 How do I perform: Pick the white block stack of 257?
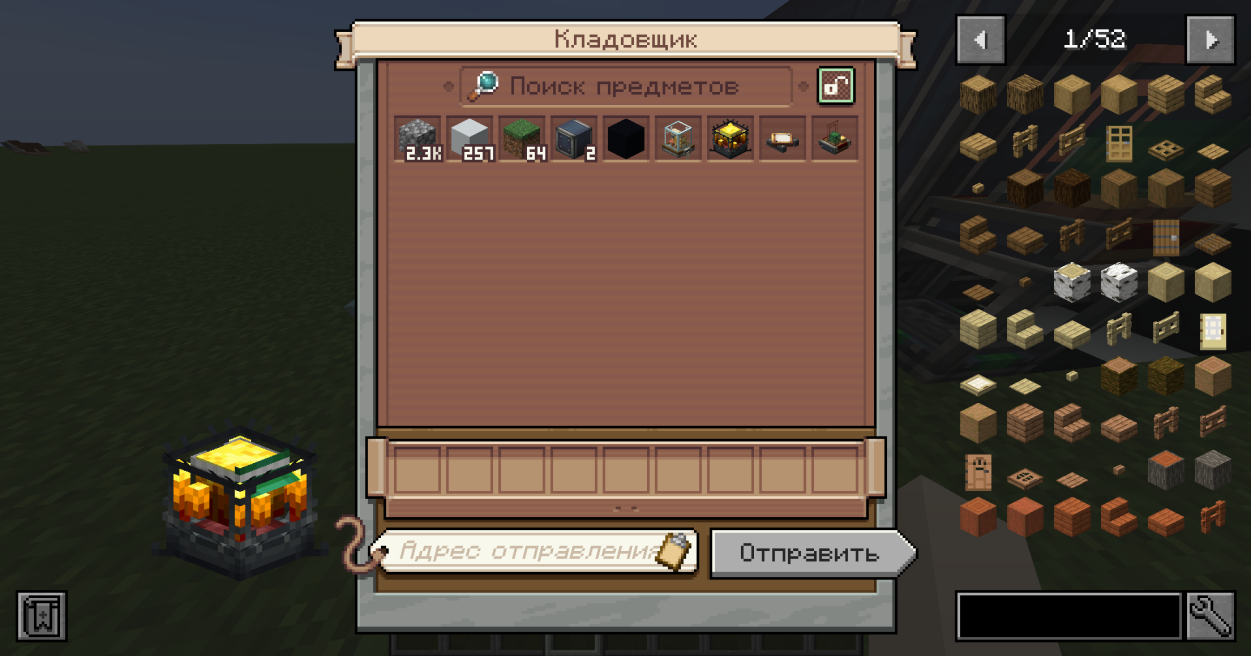coord(469,138)
